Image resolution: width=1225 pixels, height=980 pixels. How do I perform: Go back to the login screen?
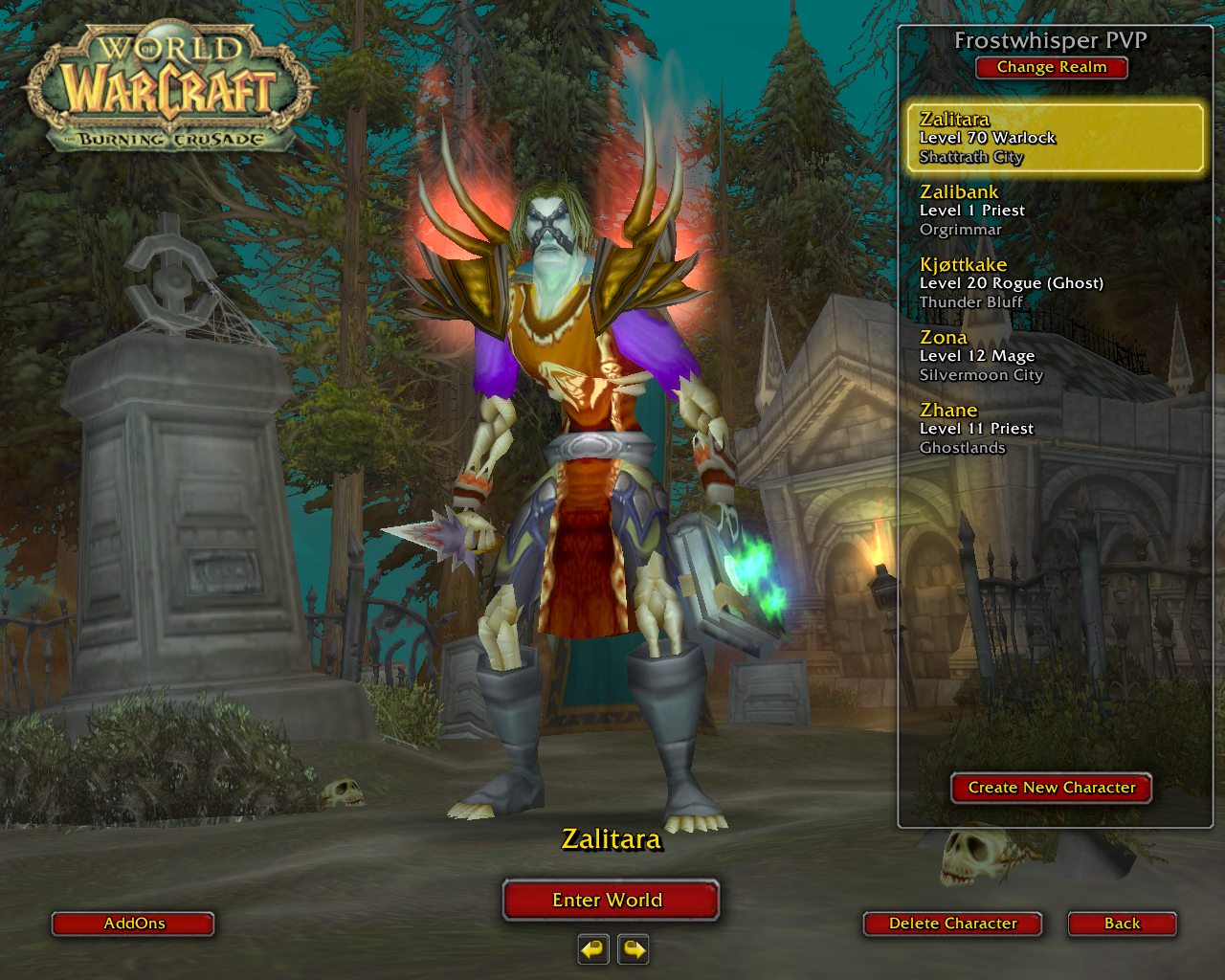coord(1122,924)
